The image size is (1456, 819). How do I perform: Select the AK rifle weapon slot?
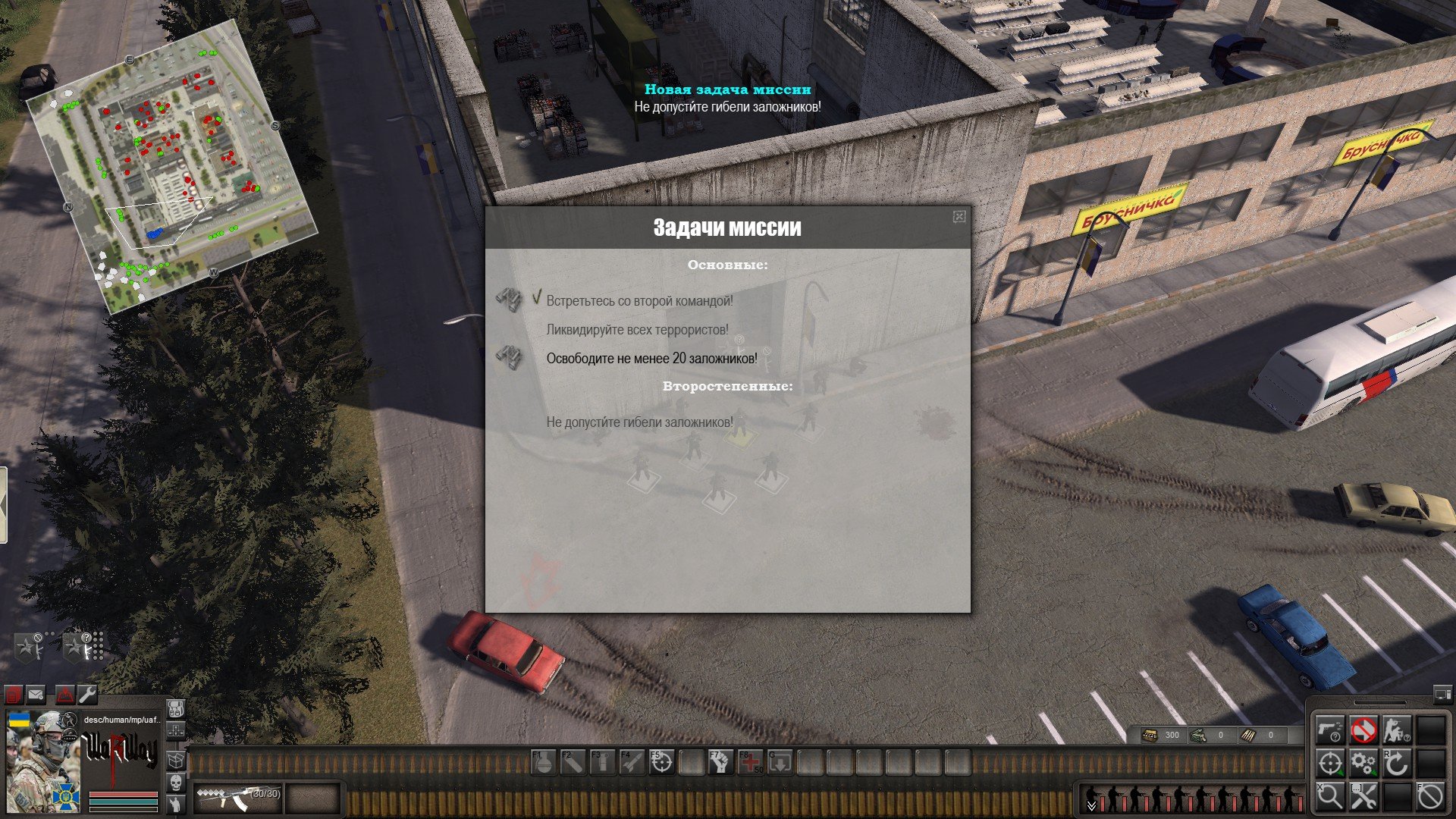click(x=237, y=798)
